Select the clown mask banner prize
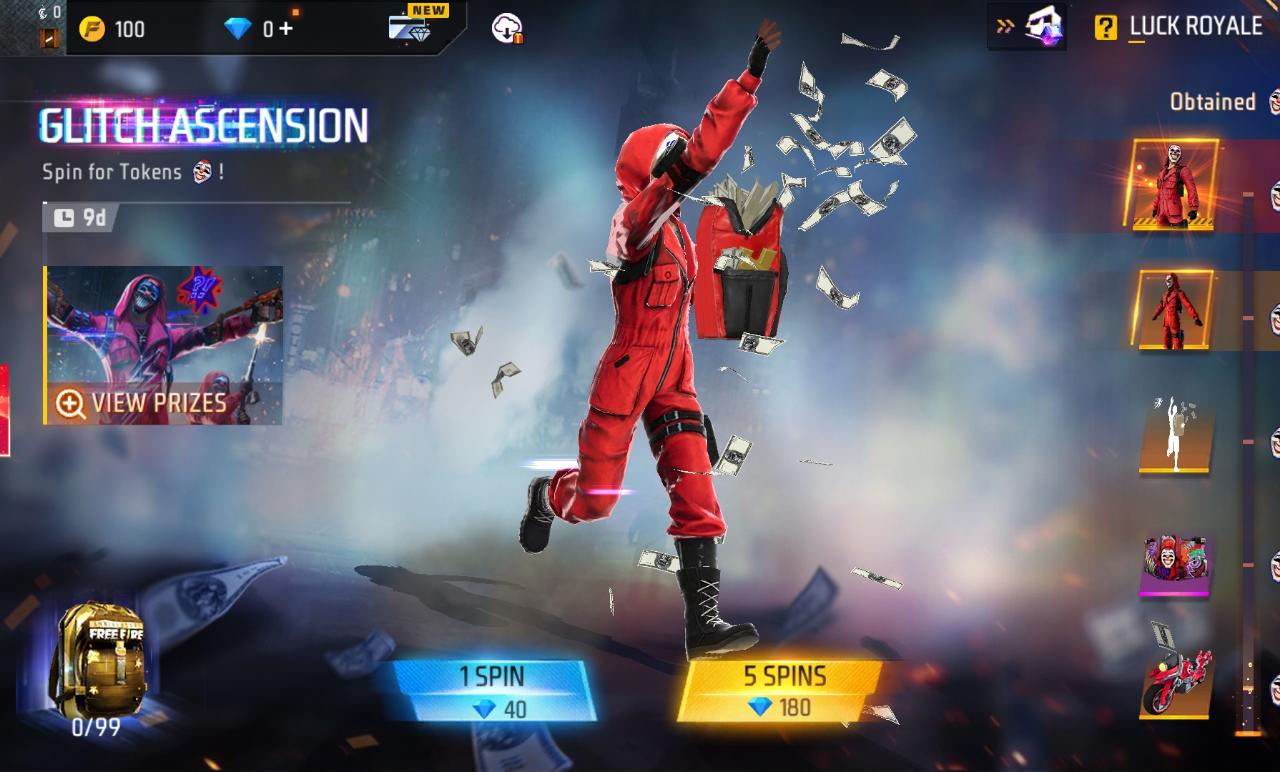1280x772 pixels. pos(1175,565)
